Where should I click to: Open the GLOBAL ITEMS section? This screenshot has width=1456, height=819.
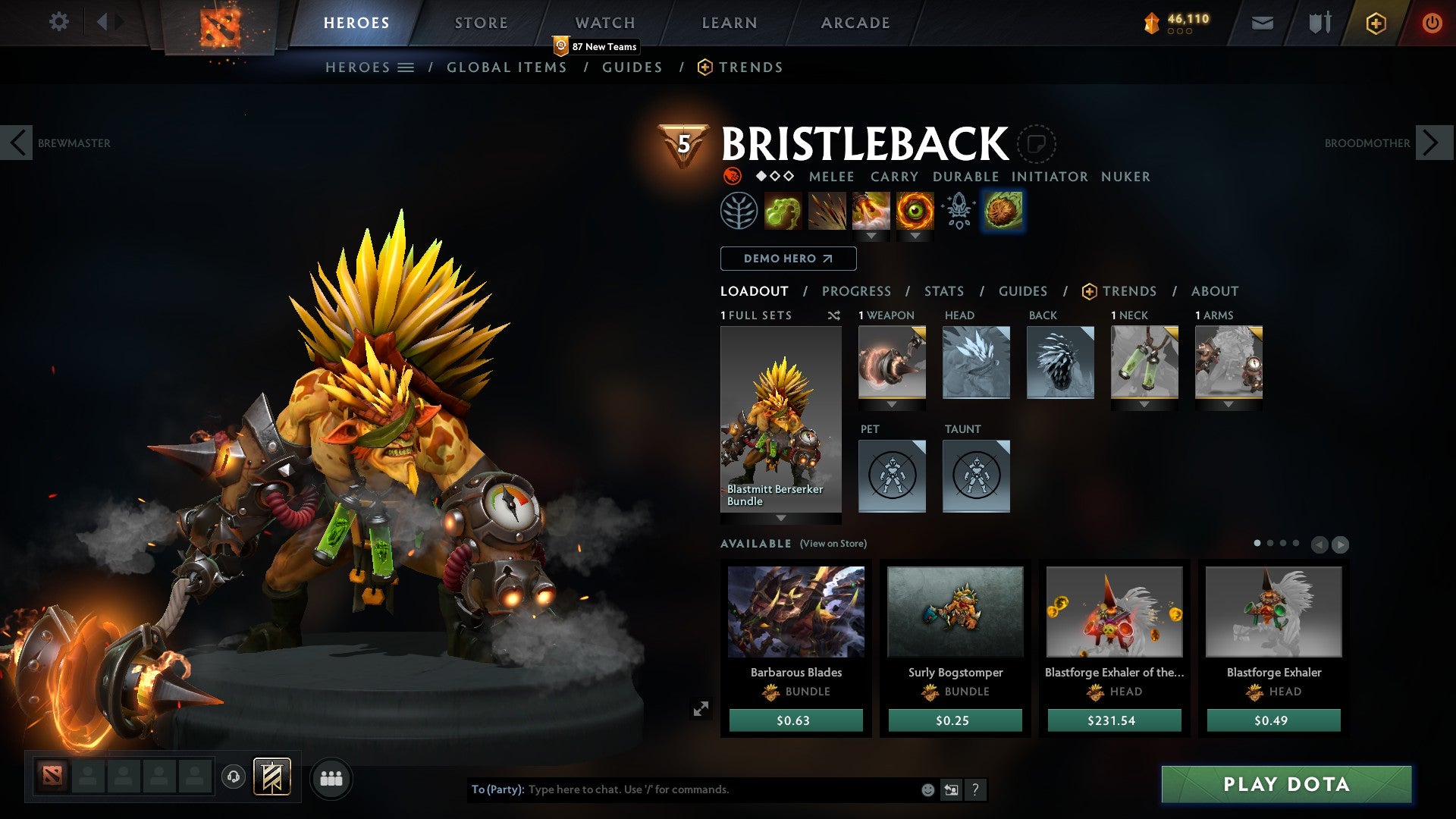(507, 67)
